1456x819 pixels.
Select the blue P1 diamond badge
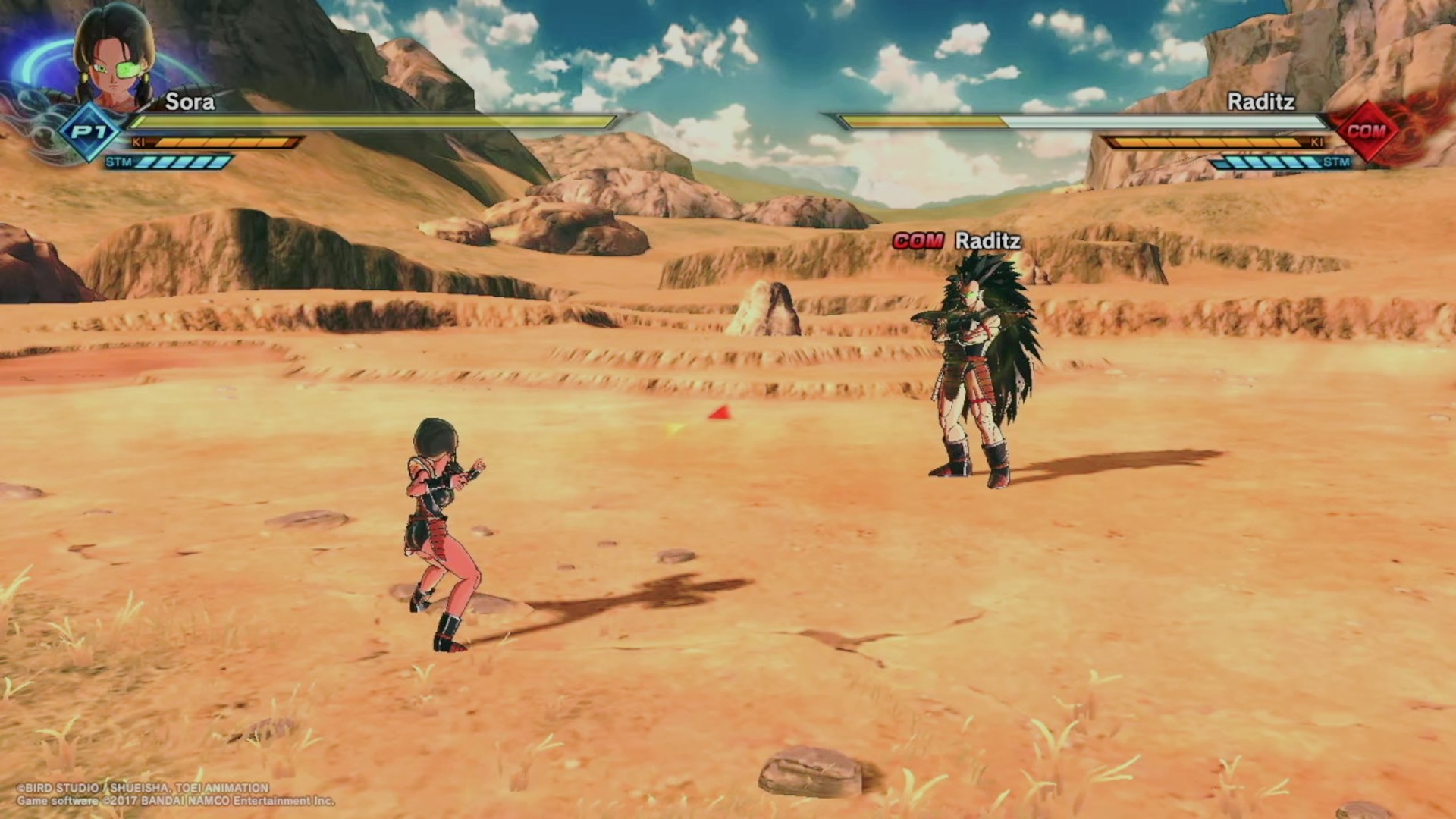pos(89,133)
